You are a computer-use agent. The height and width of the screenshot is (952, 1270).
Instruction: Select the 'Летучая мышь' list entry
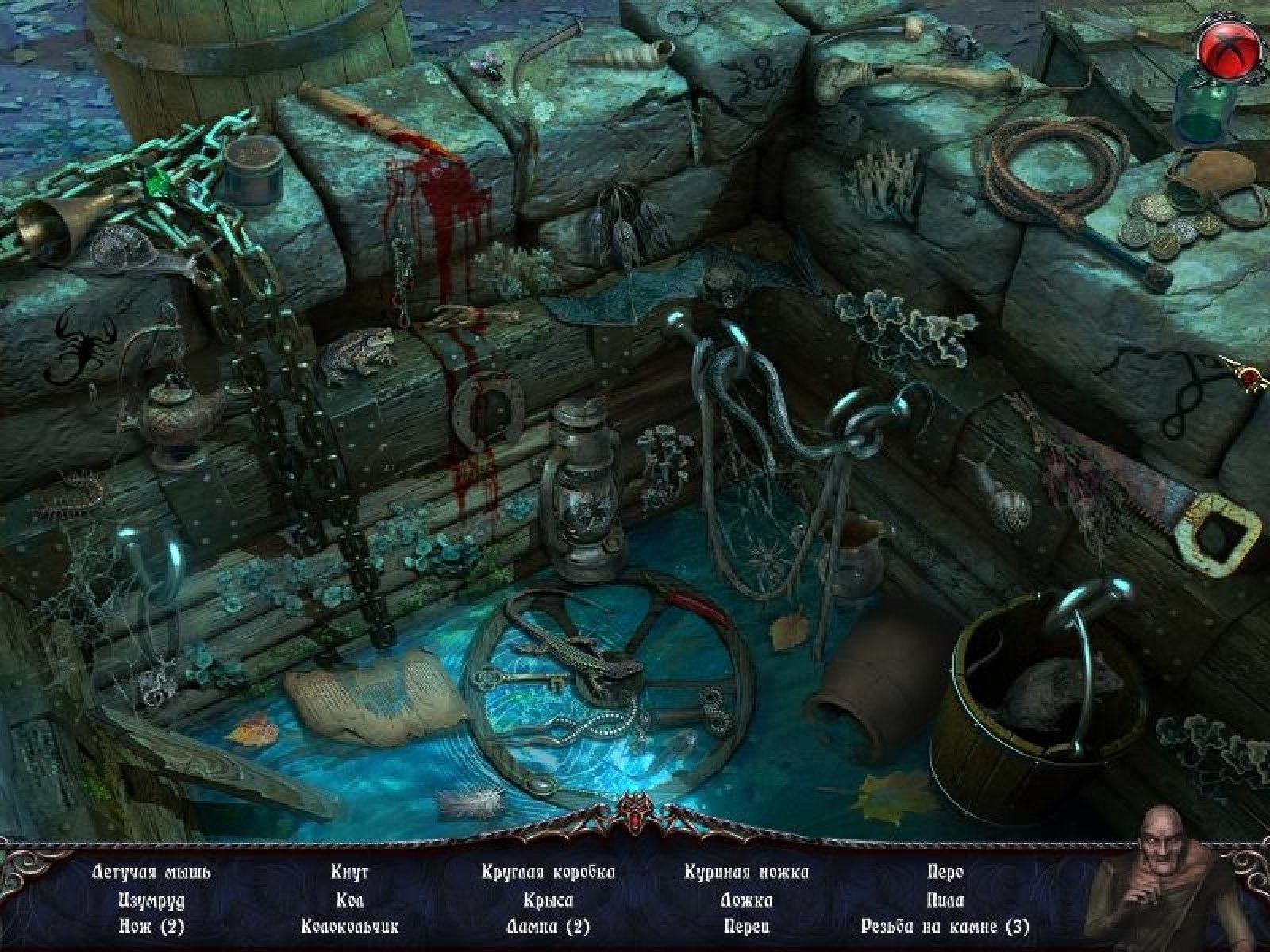click(152, 873)
